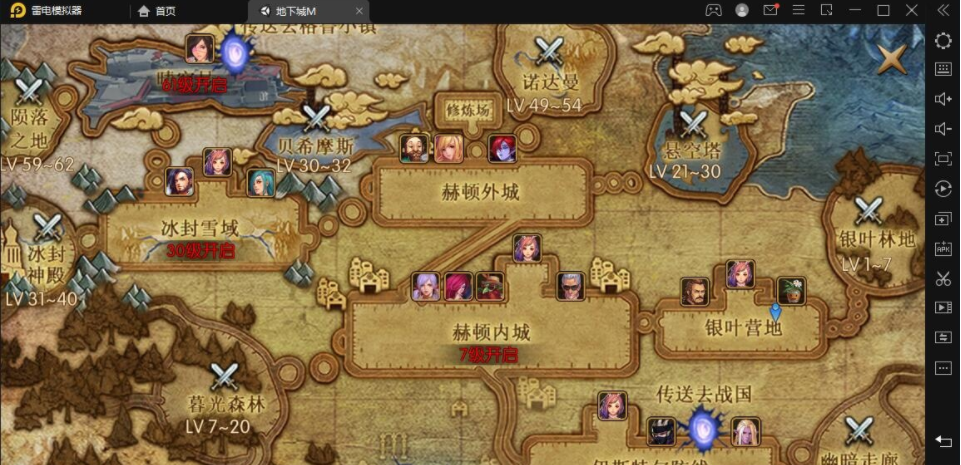This screenshot has height=465, width=961.
Task: Open the emulator settings gear
Action: pyautogui.click(x=942, y=40)
